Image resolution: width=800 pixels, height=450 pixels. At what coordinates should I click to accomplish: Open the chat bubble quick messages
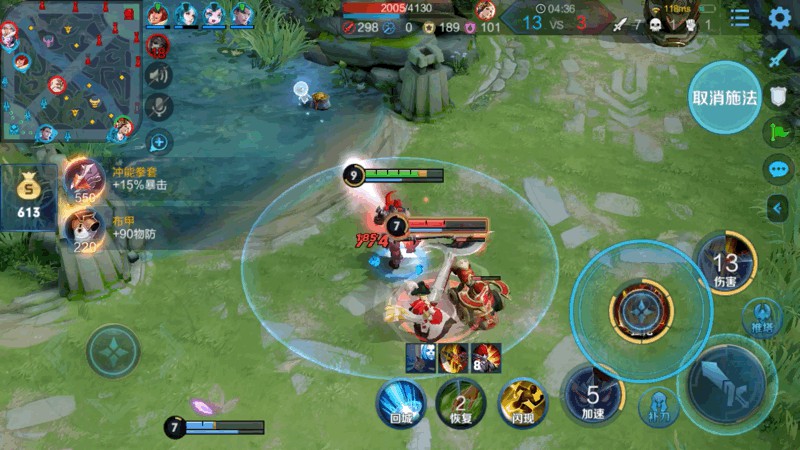click(778, 169)
